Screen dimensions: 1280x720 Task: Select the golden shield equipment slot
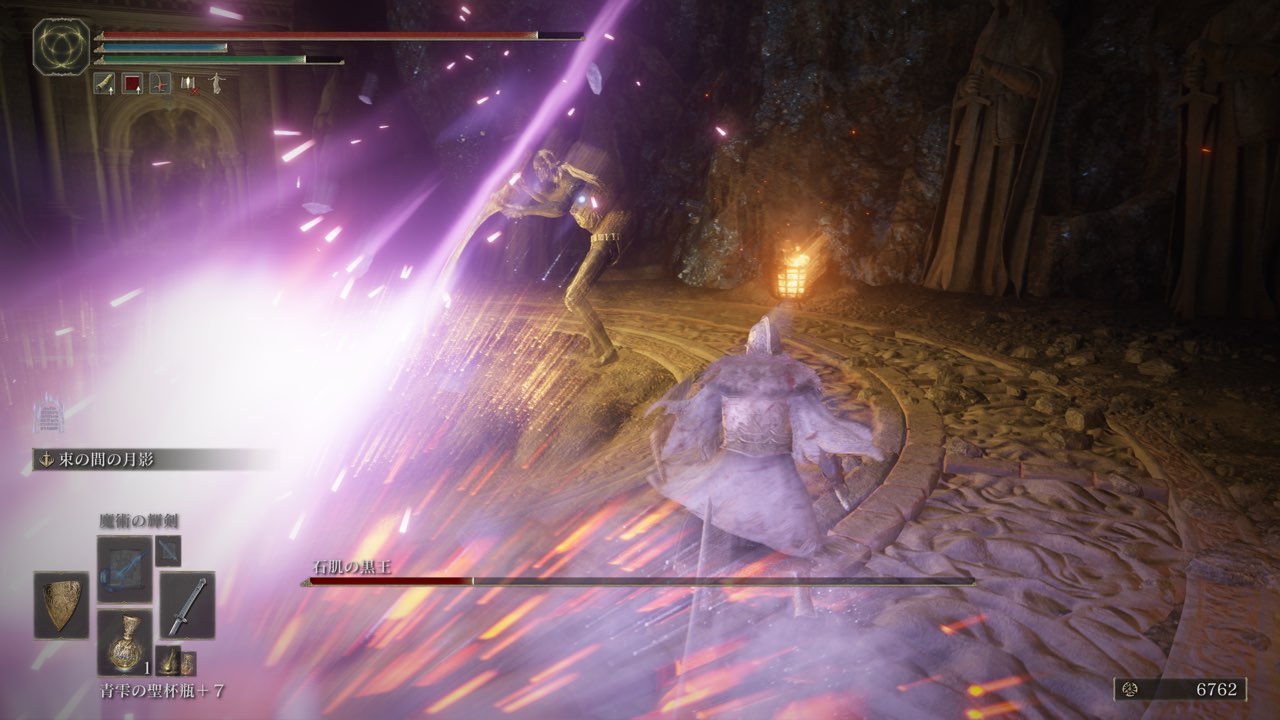click(61, 605)
